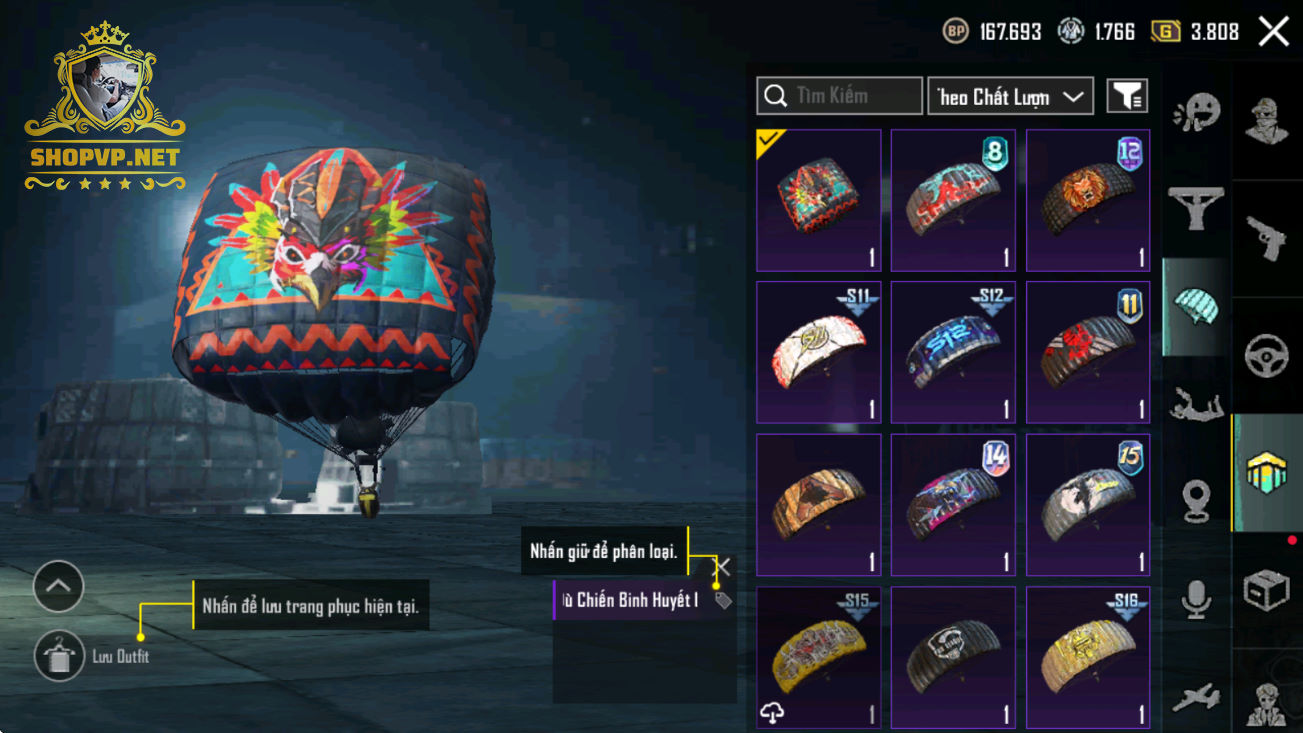Pick the blue S12 parachute skin
The image size is (1303, 733).
[x=953, y=352]
